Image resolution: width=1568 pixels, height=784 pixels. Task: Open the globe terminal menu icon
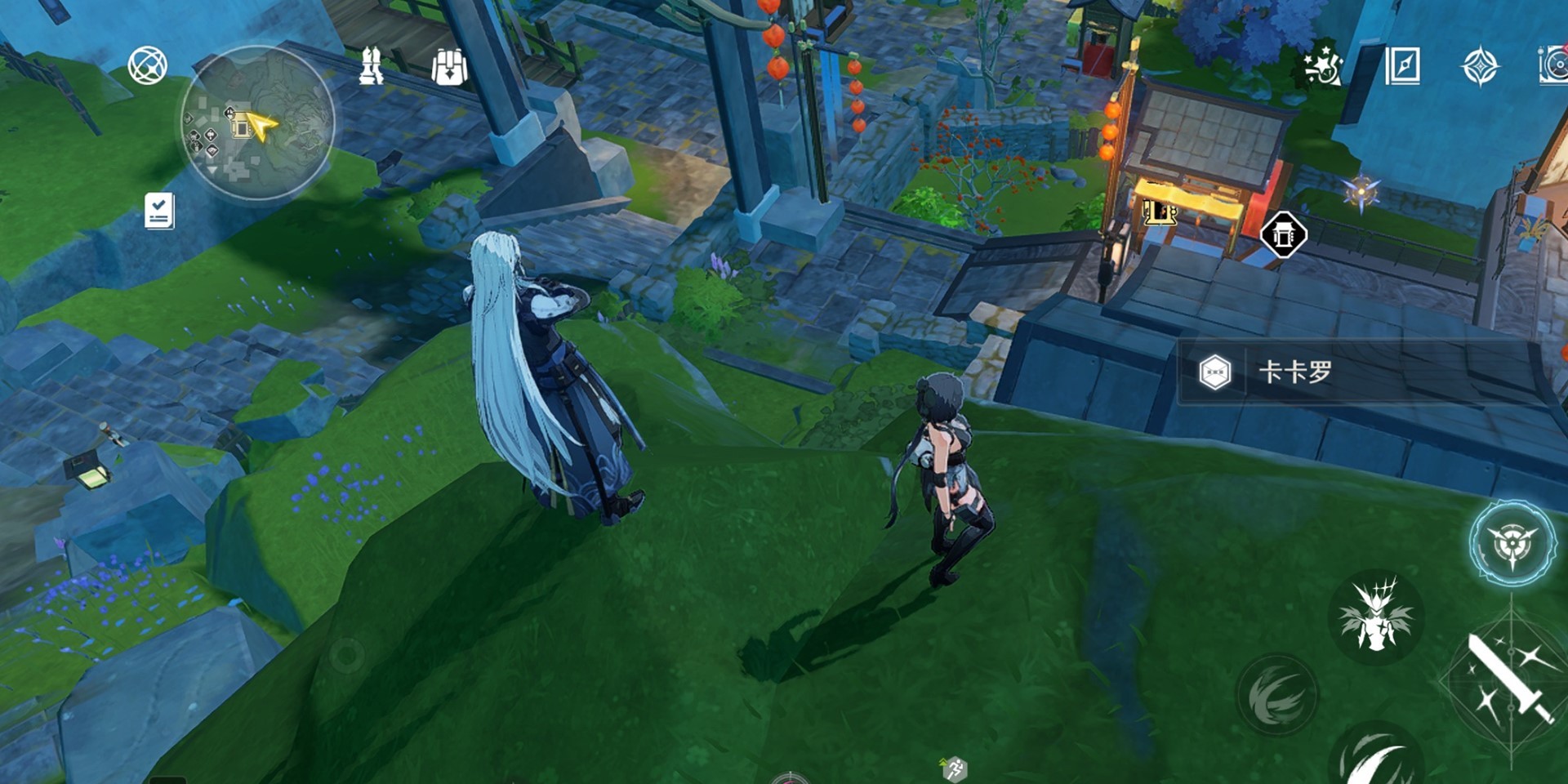coord(148,66)
